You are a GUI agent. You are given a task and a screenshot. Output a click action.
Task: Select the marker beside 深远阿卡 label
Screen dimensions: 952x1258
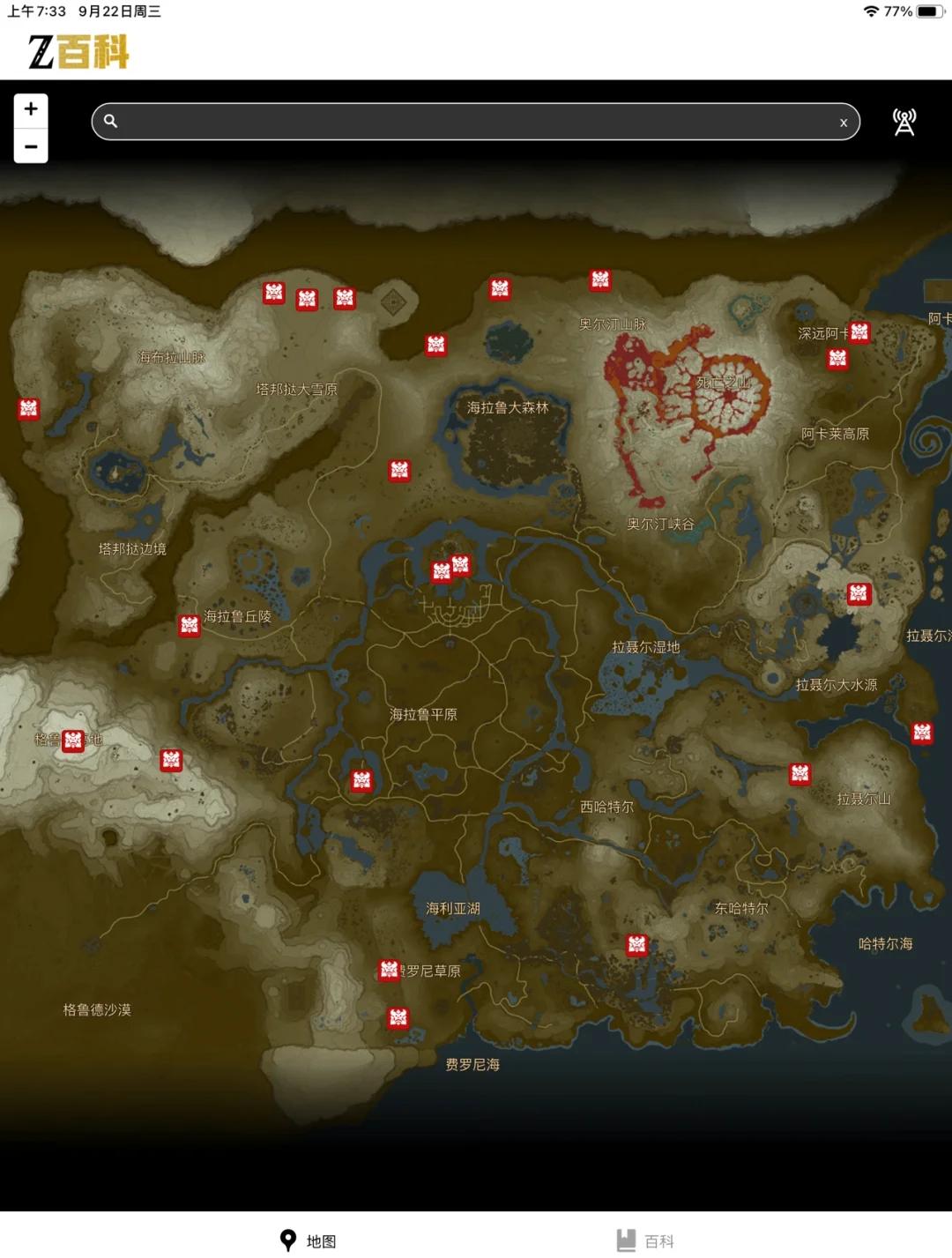[859, 331]
